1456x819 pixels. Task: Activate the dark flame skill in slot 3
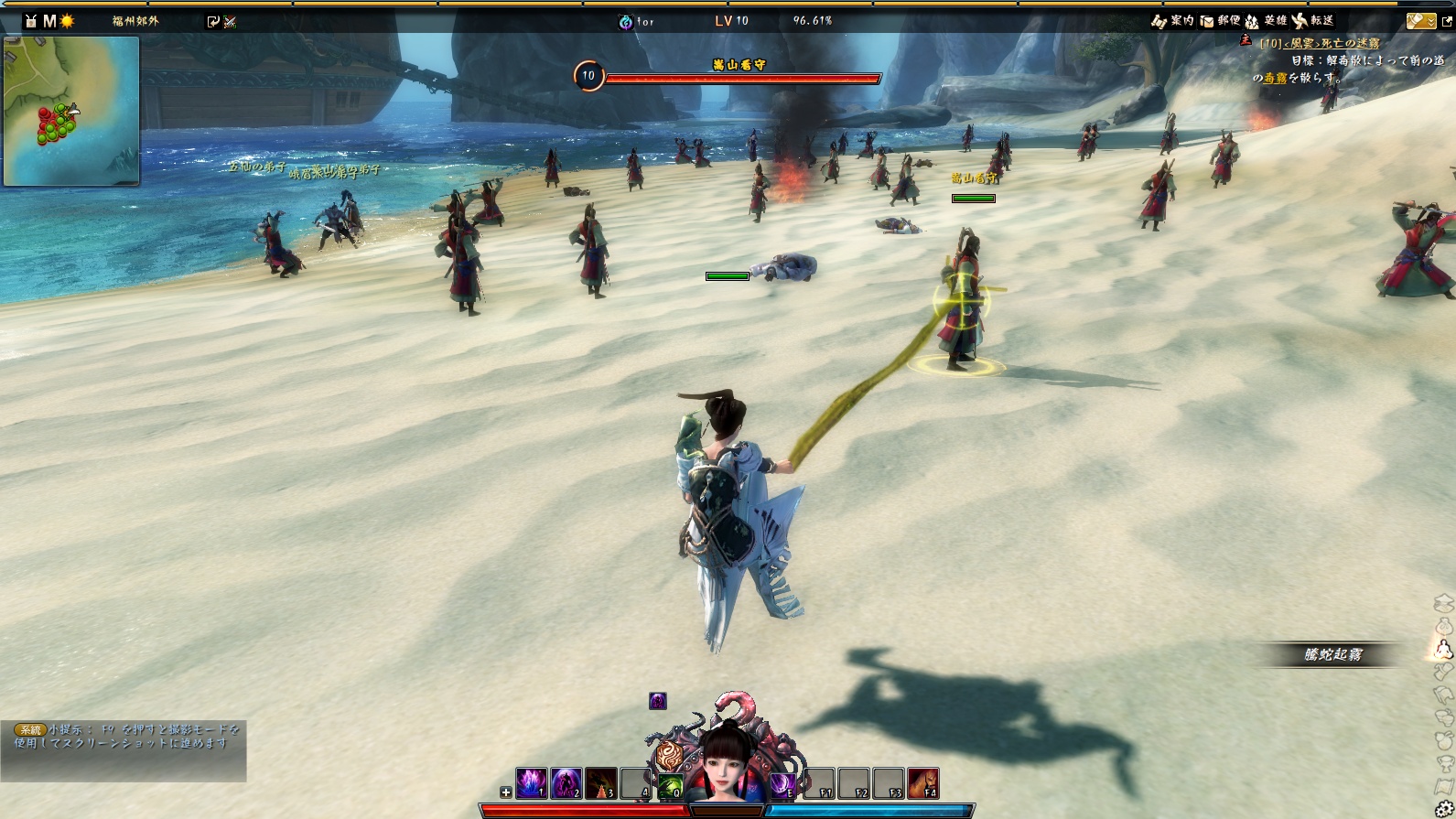(x=601, y=783)
